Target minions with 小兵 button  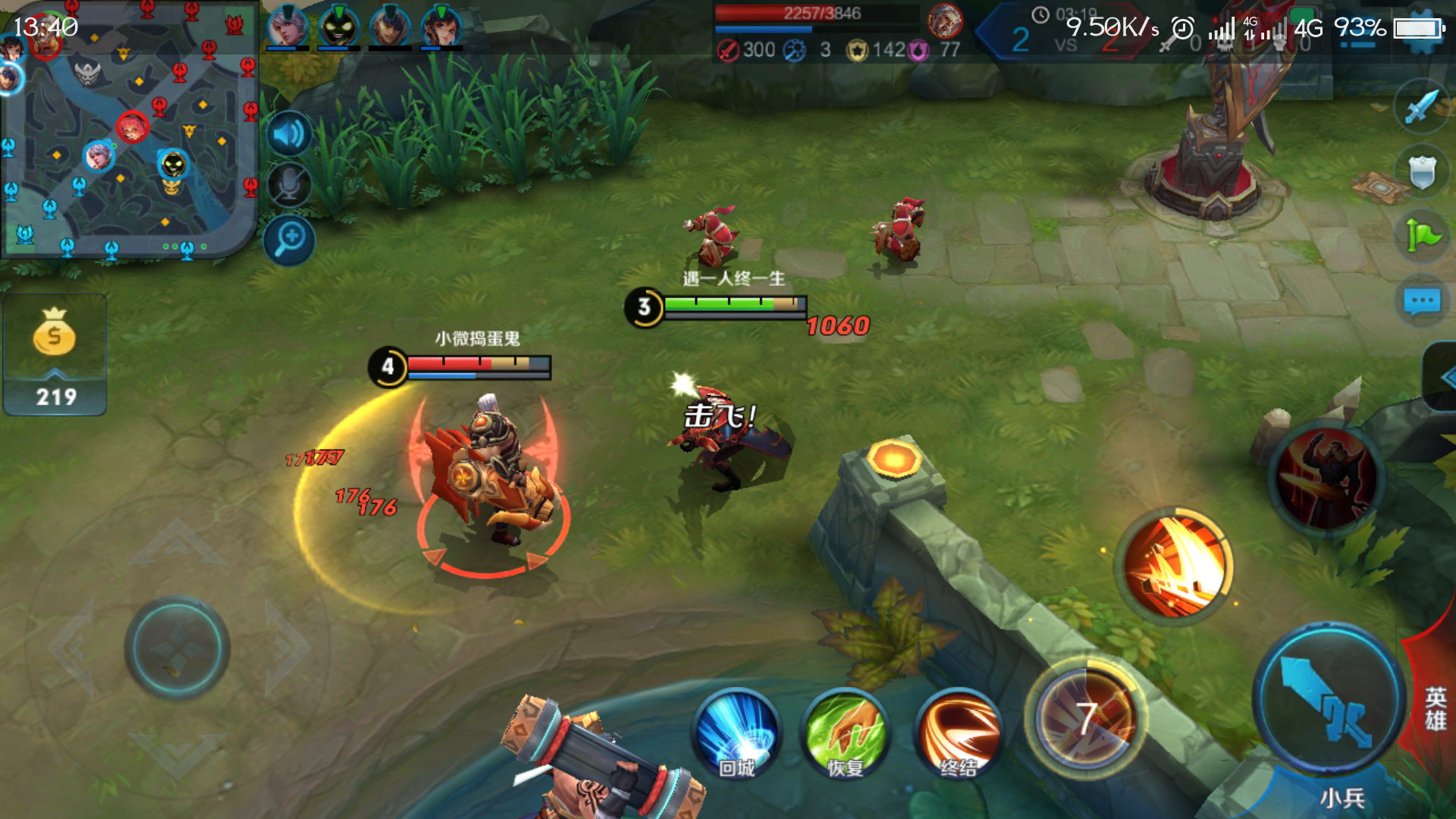pos(1341,797)
